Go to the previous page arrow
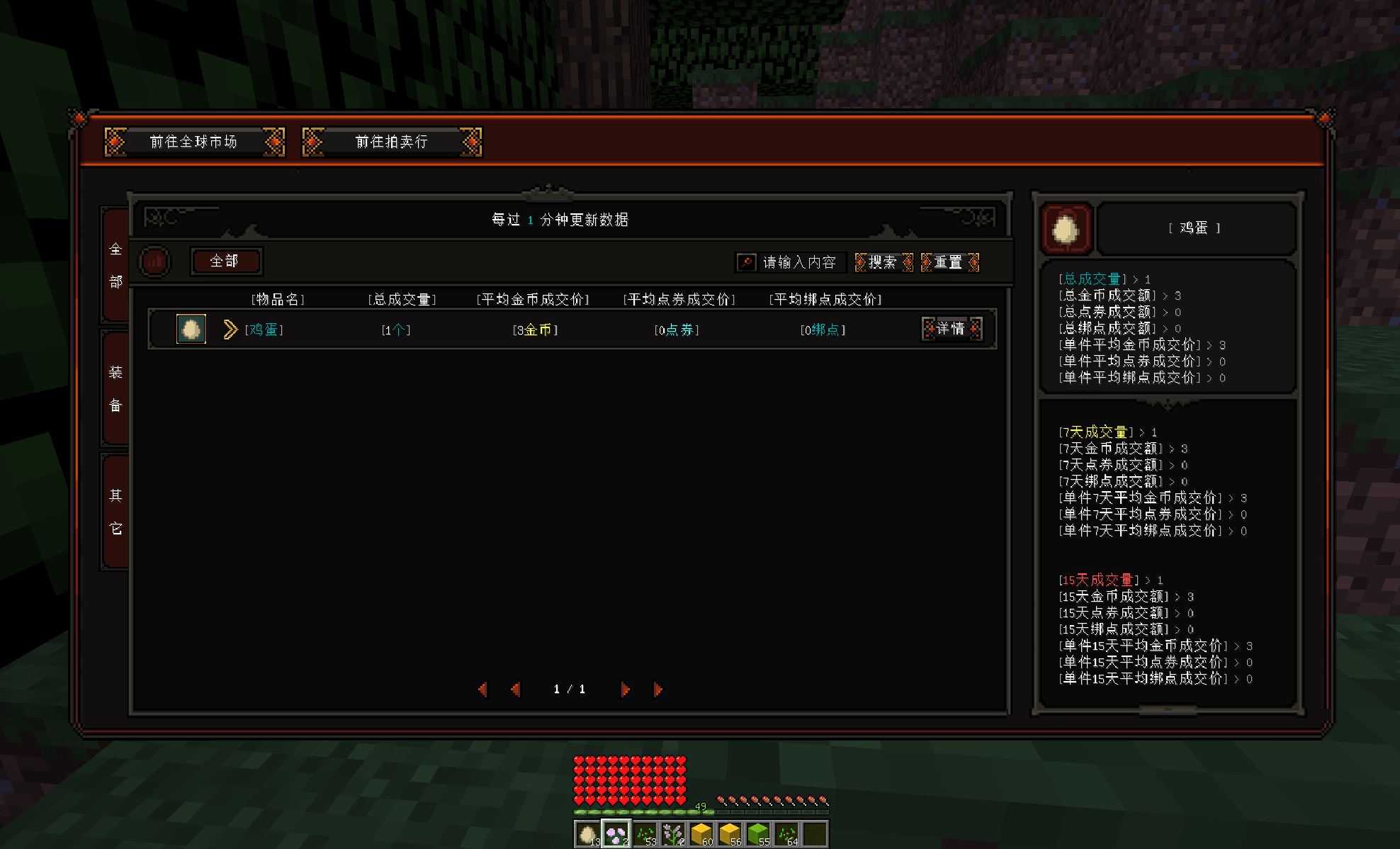This screenshot has height=849, width=1400. click(x=515, y=689)
